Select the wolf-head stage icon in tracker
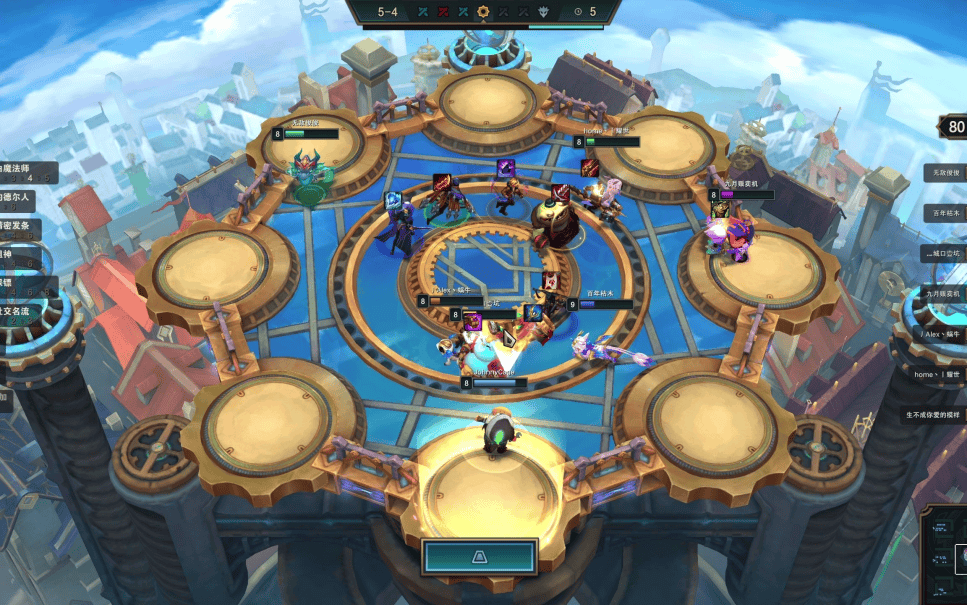 (x=544, y=12)
